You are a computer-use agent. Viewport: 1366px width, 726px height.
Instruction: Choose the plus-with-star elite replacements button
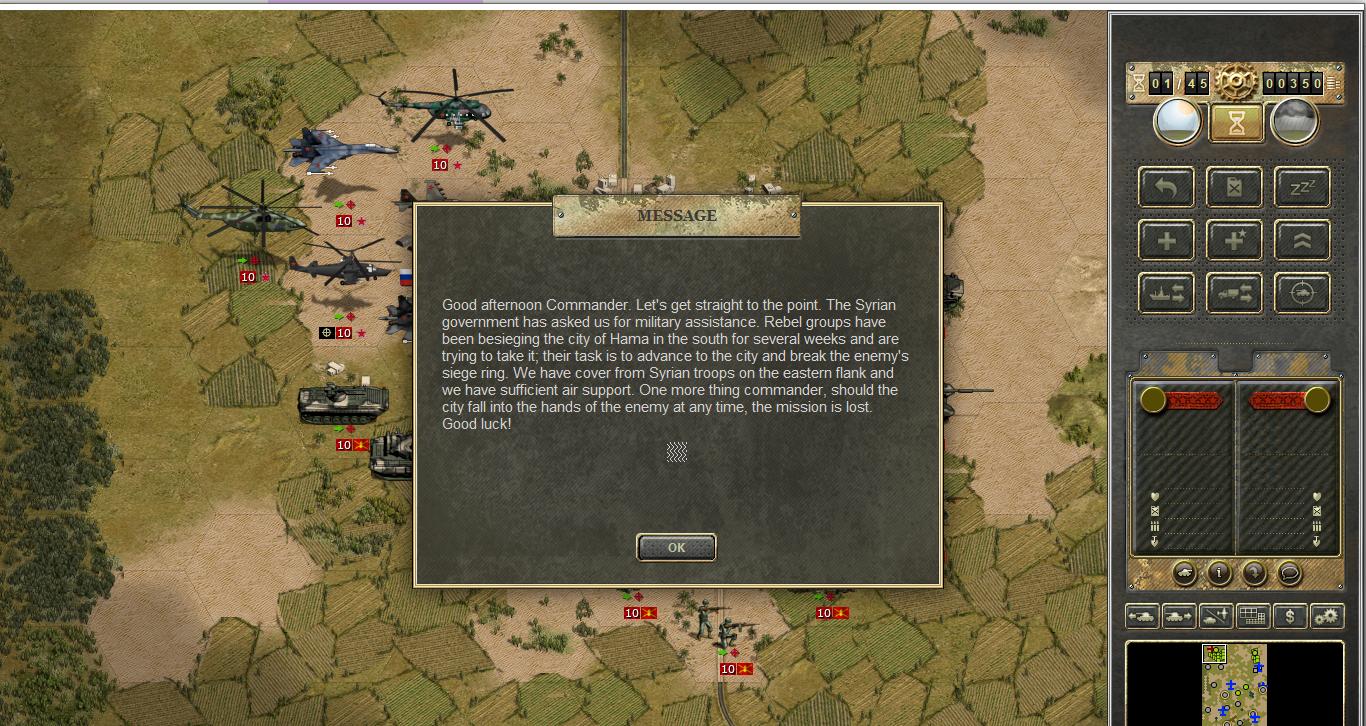click(1234, 240)
